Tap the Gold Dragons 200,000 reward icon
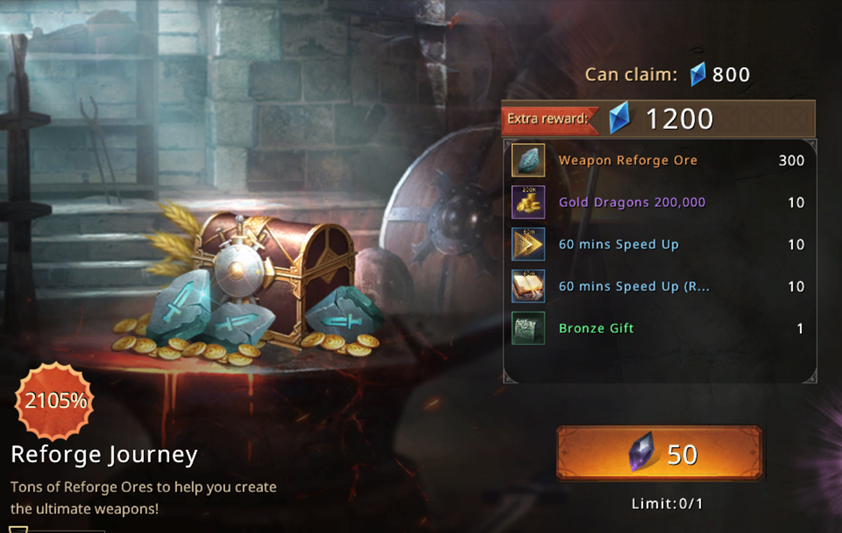This screenshot has width=842, height=533. pyautogui.click(x=528, y=202)
